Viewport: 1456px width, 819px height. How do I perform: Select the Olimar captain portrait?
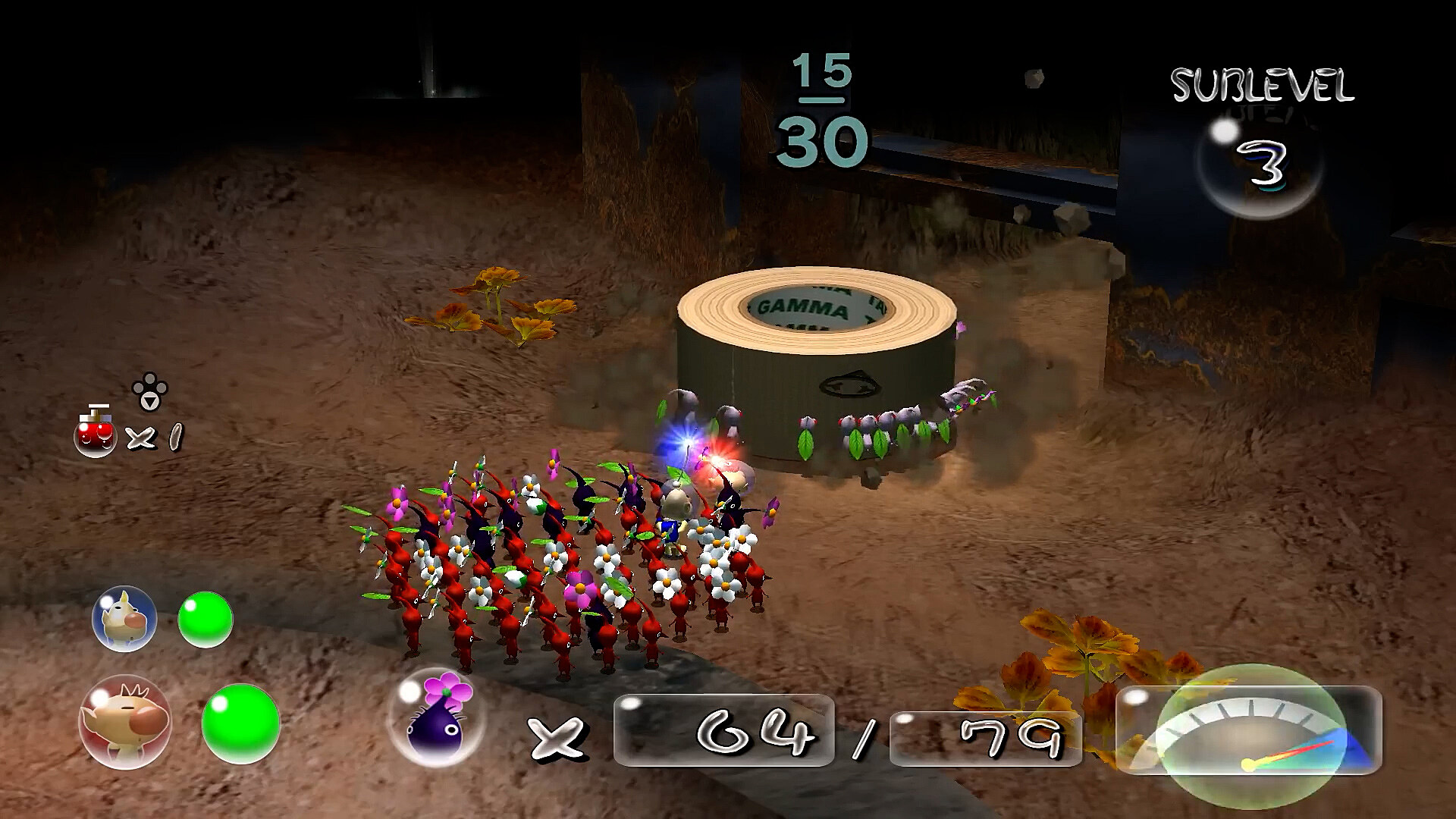[x=124, y=722]
